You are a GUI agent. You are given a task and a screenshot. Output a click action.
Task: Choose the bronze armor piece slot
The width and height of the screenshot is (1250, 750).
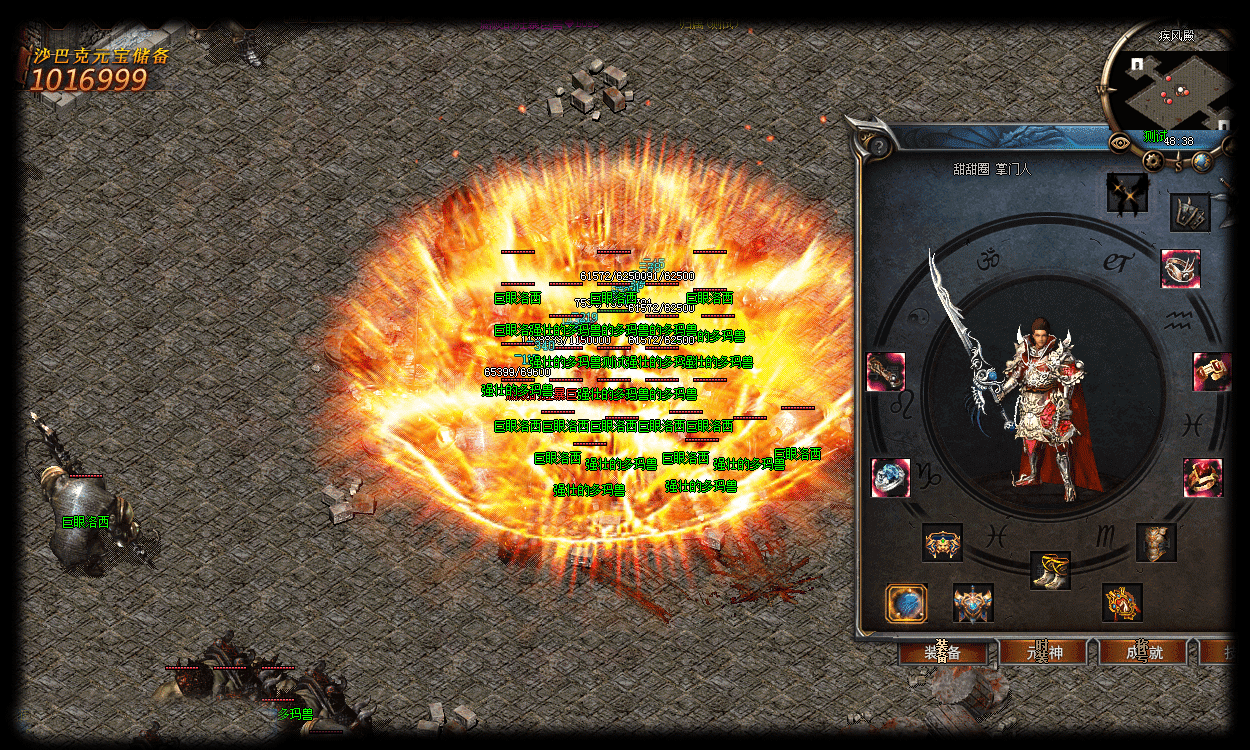pos(1156,543)
